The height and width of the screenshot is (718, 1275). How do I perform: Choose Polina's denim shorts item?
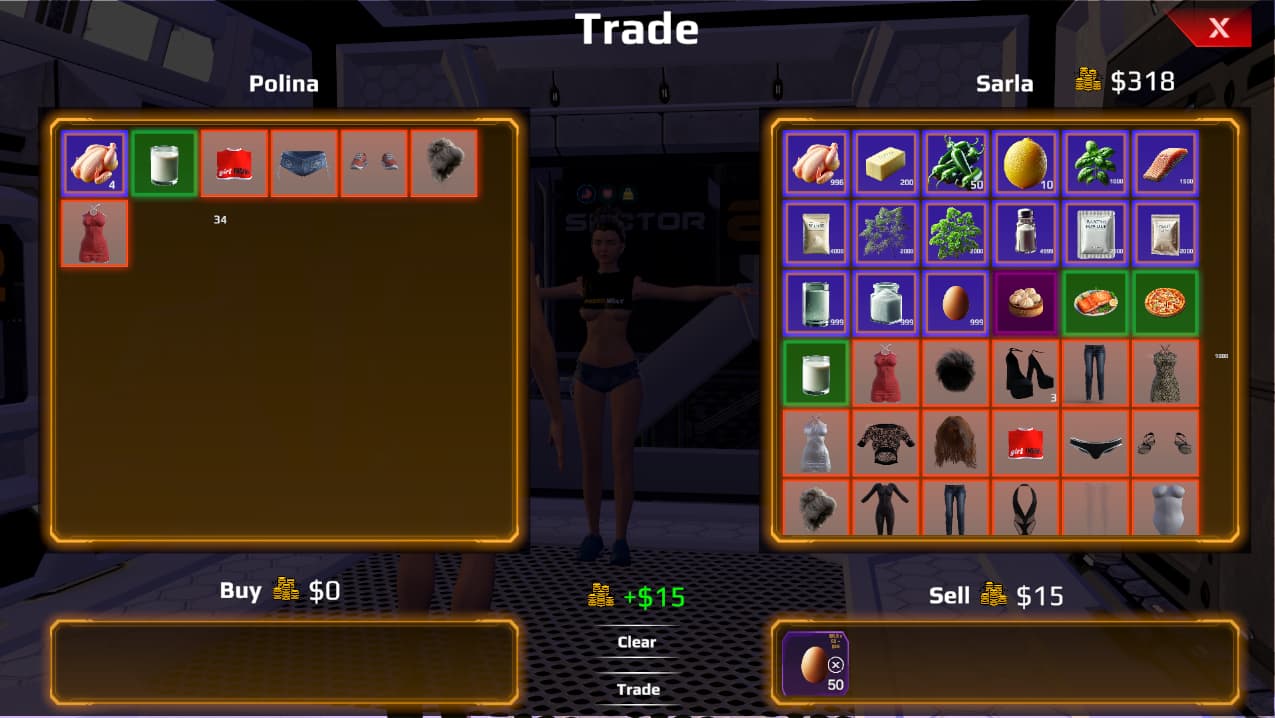click(x=304, y=163)
